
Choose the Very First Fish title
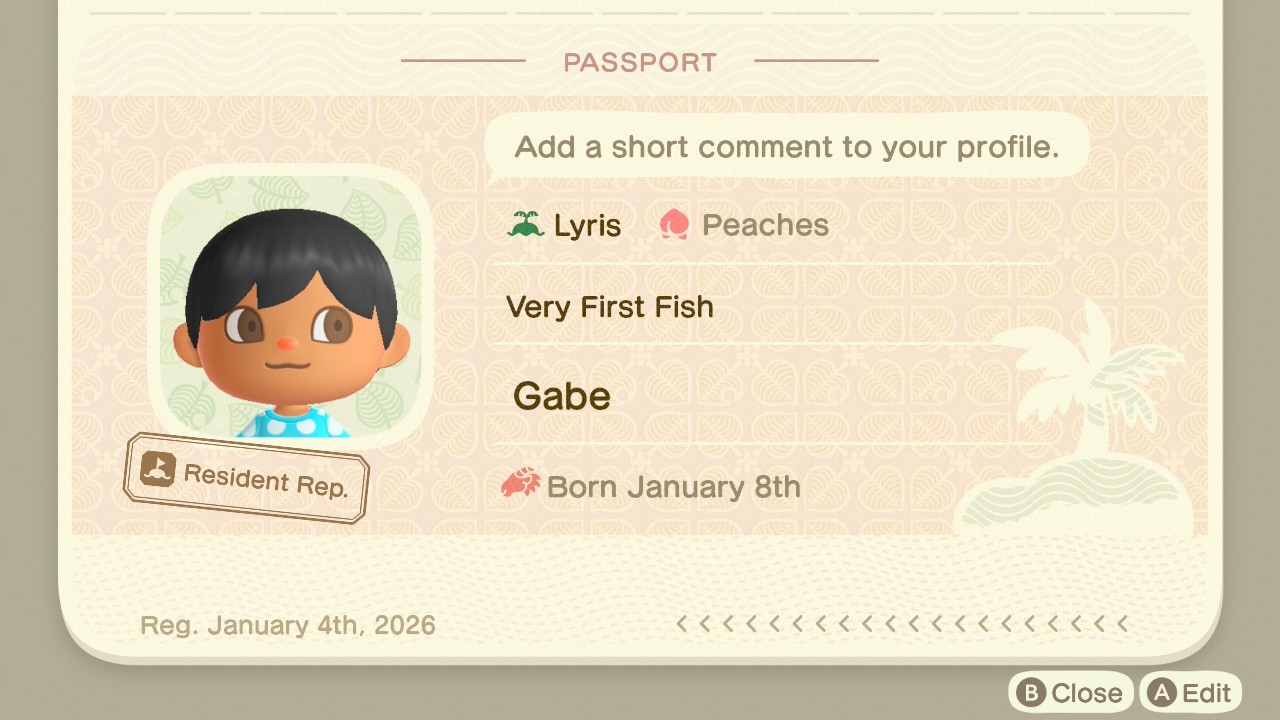point(610,307)
